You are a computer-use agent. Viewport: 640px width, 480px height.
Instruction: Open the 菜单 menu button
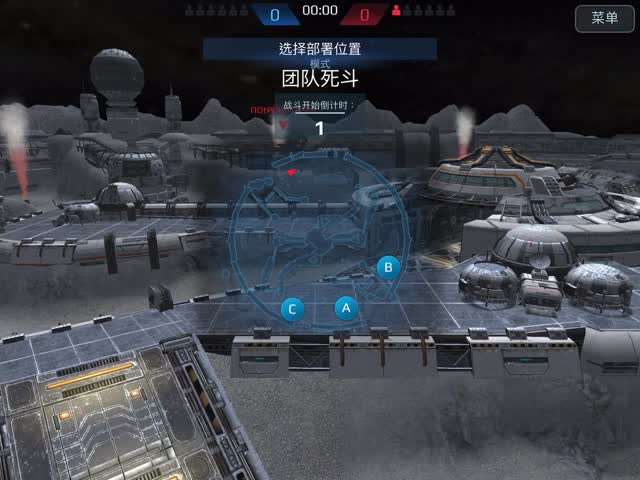[x=604, y=18]
